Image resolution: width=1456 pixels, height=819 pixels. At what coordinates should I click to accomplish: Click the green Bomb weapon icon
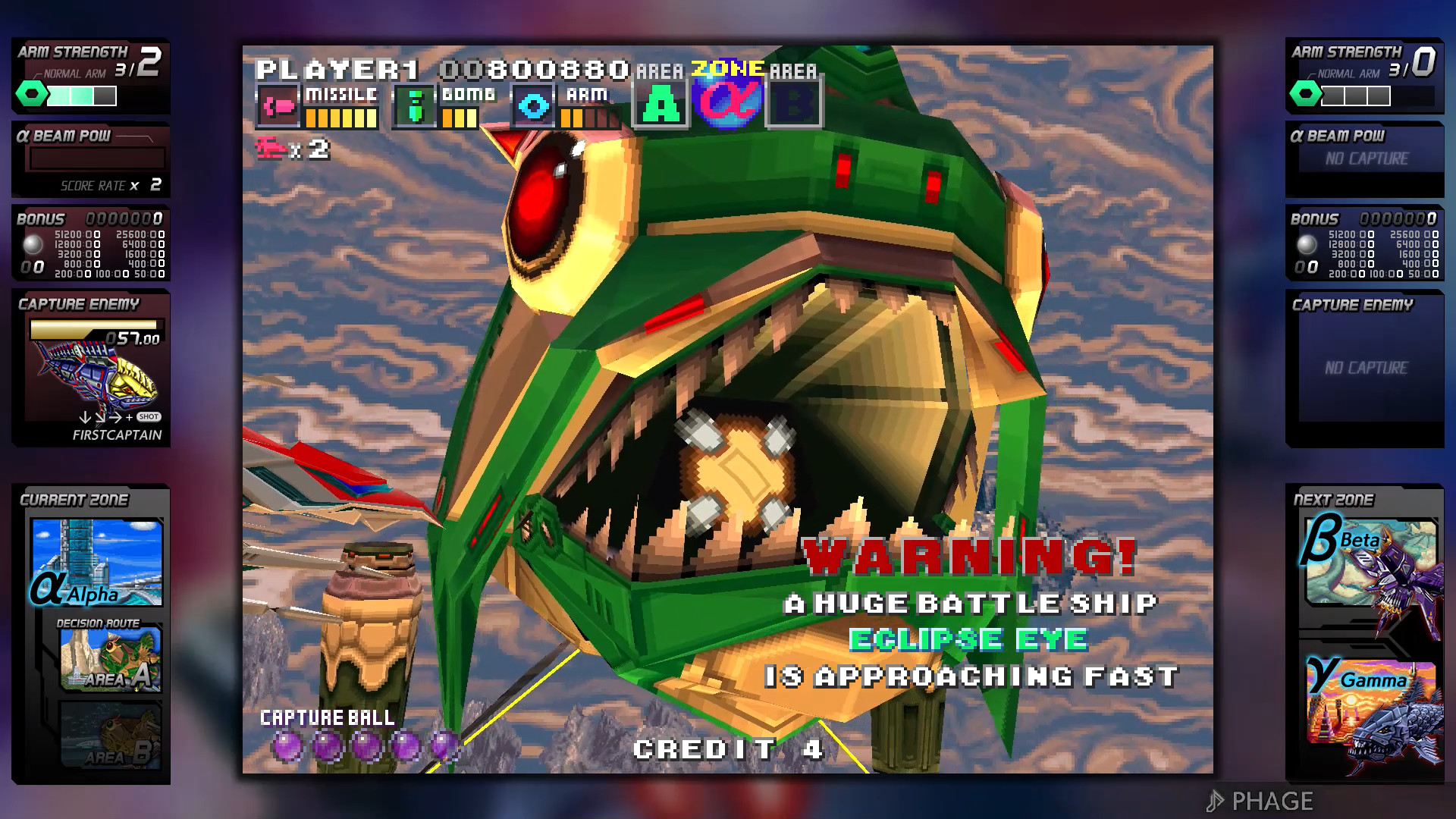coord(415,105)
